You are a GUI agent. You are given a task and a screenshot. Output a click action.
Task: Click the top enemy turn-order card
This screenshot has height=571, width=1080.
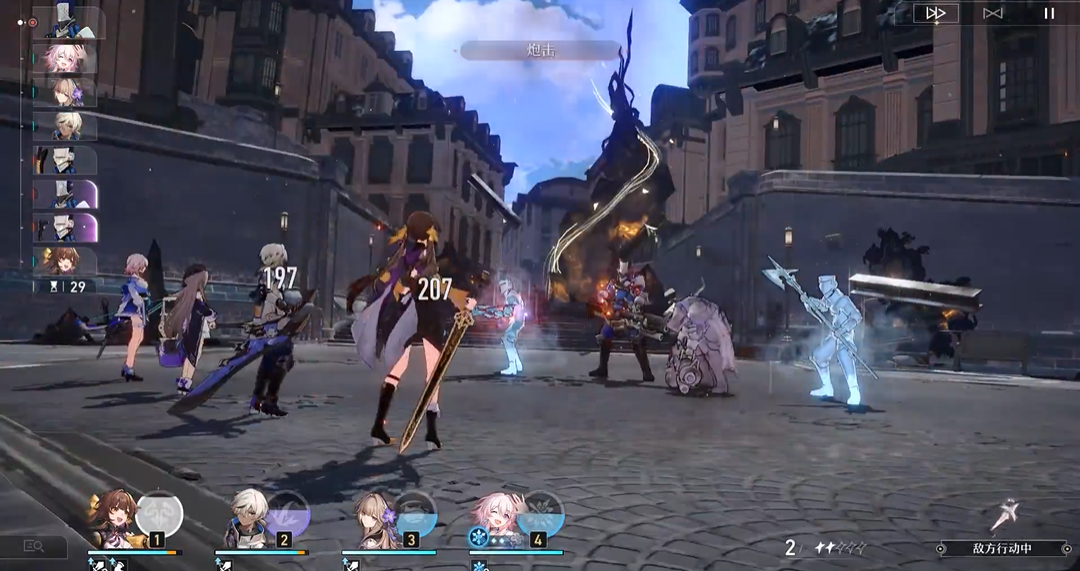67,22
